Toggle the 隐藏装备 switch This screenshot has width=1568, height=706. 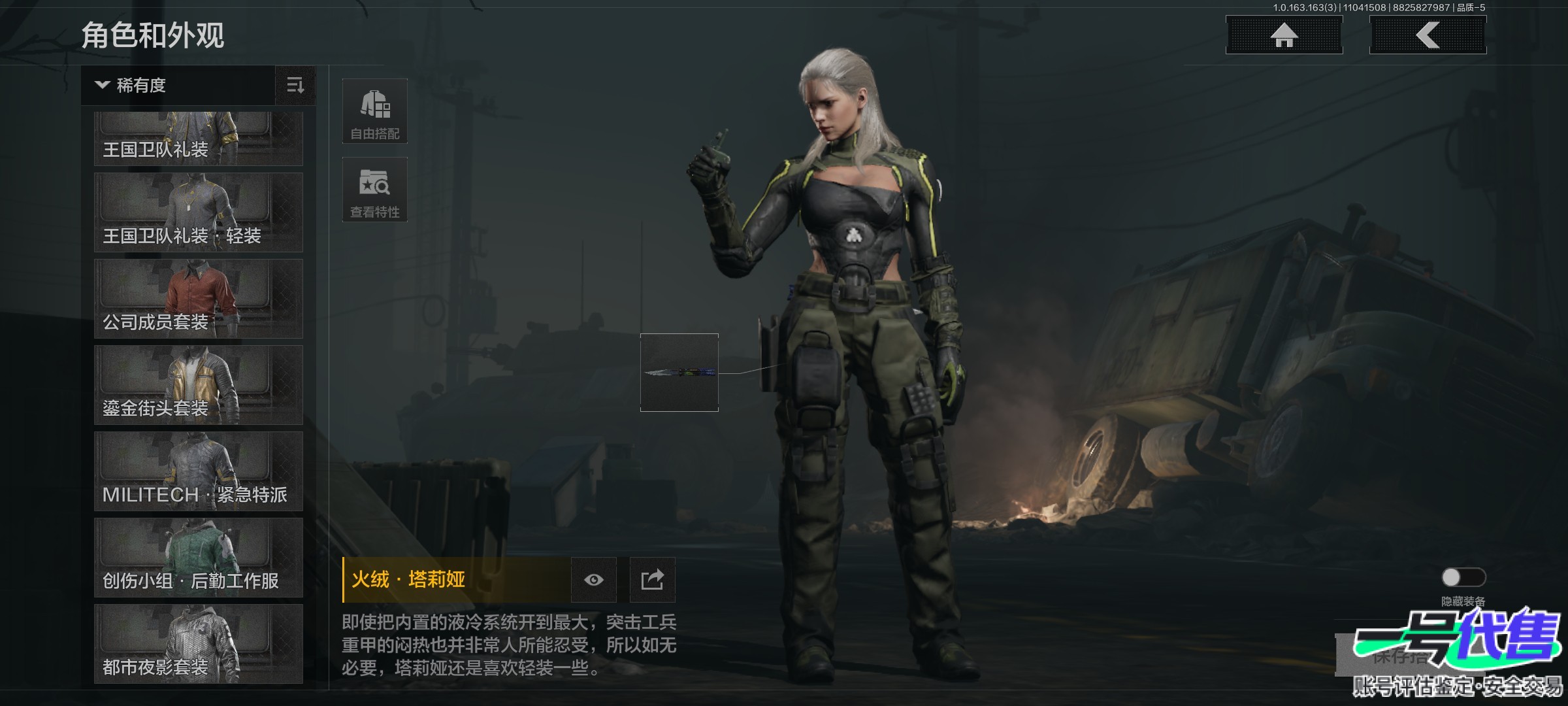point(1463,577)
